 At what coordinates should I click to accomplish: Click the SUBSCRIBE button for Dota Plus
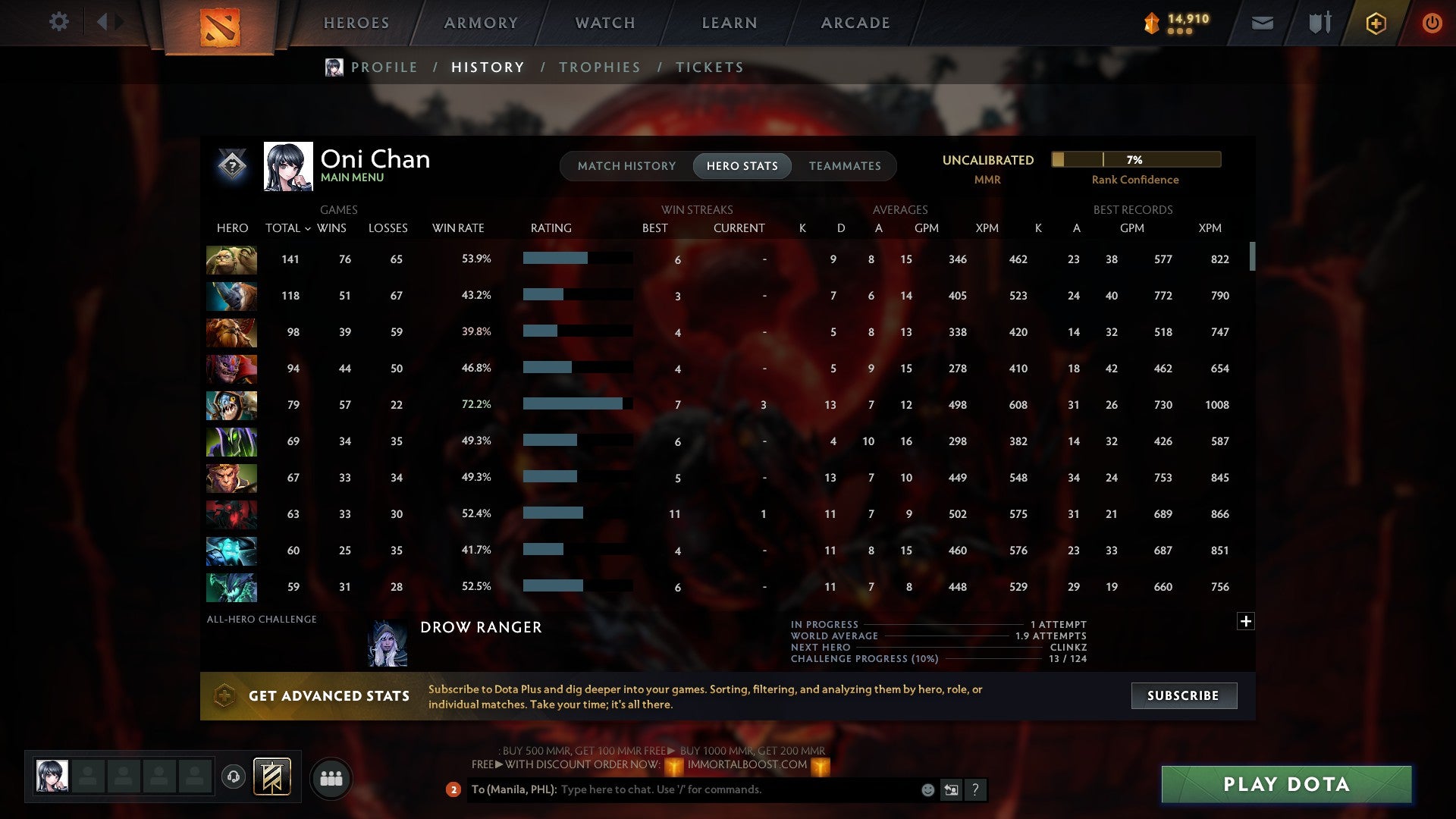[1183, 695]
